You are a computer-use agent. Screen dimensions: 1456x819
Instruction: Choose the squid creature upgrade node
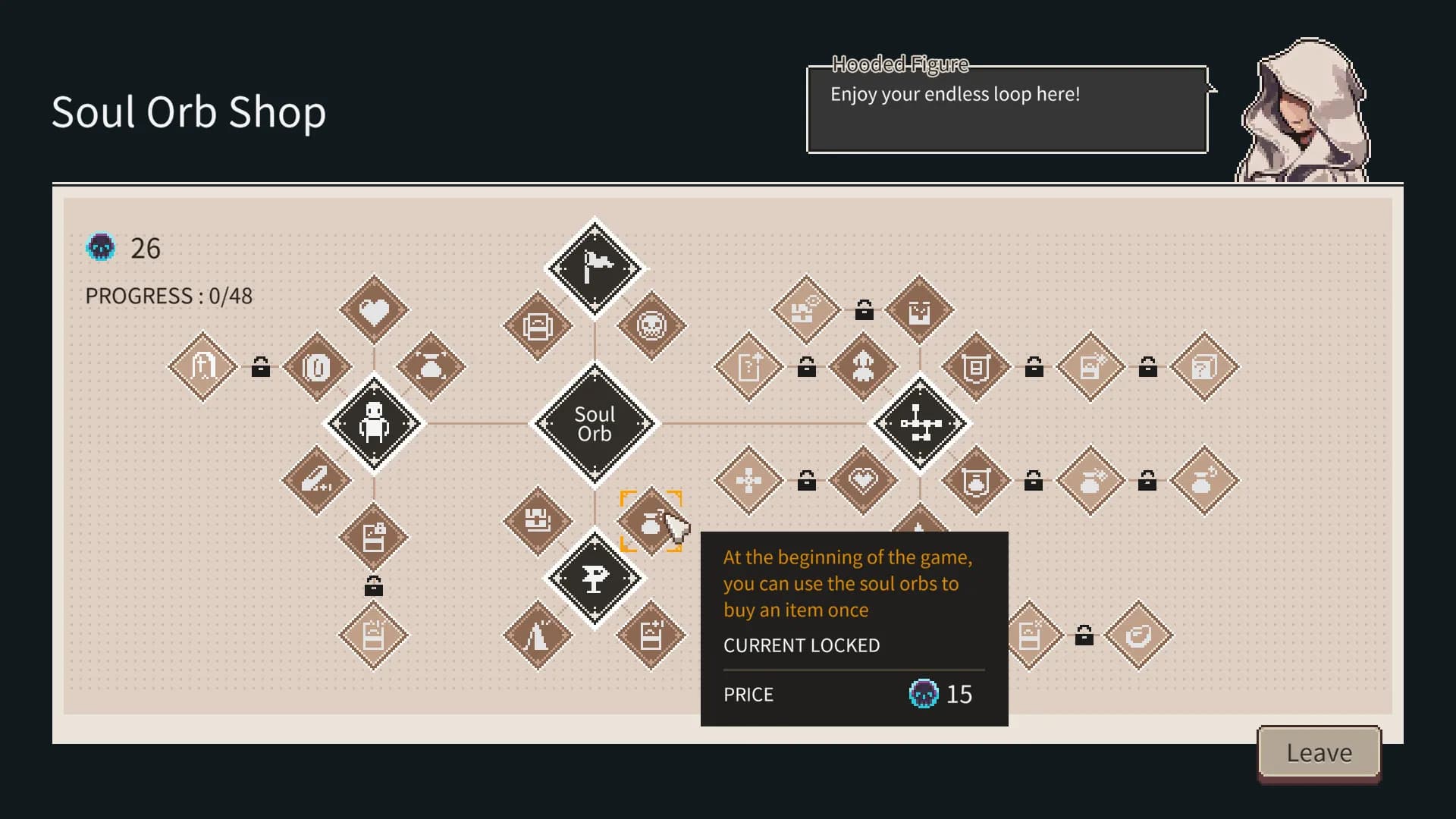point(863,367)
